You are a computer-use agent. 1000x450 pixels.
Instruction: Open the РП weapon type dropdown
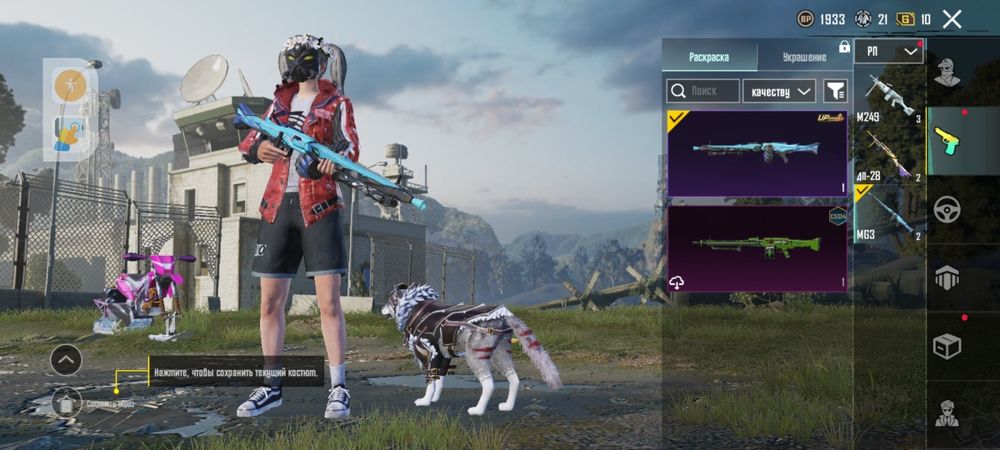[888, 51]
